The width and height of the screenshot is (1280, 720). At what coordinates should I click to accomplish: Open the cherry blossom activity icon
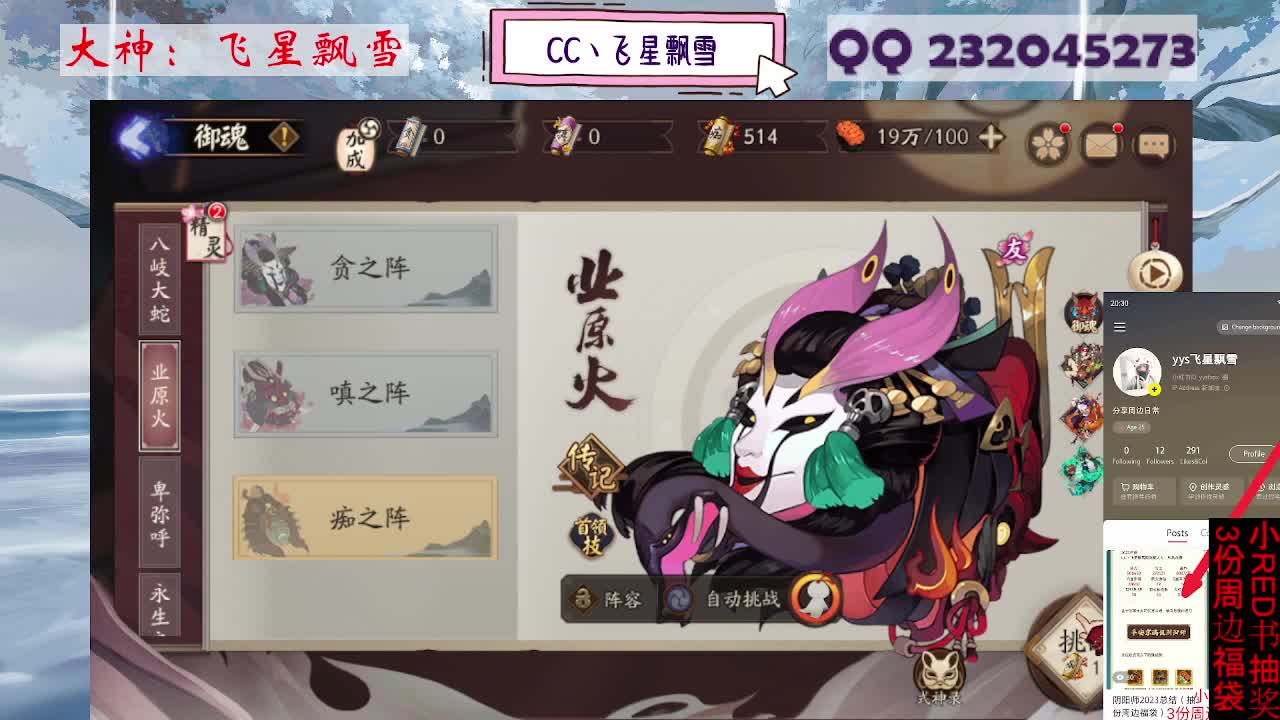coord(1048,143)
